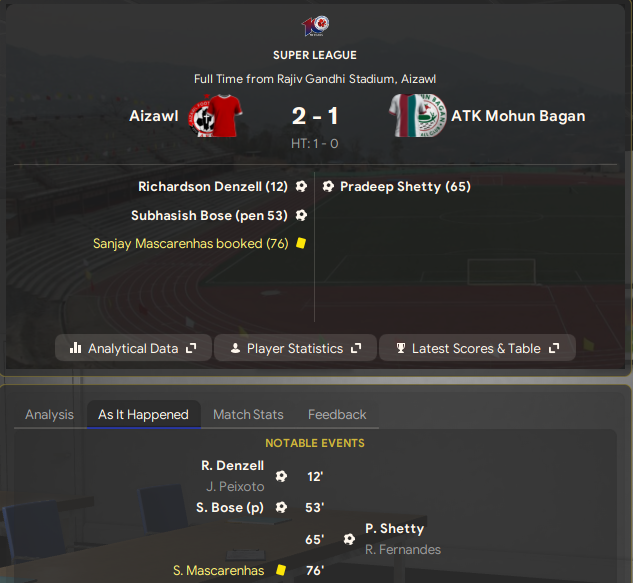The height and width of the screenshot is (583, 633).
Task: Open Player Statistics
Action: coord(295,348)
